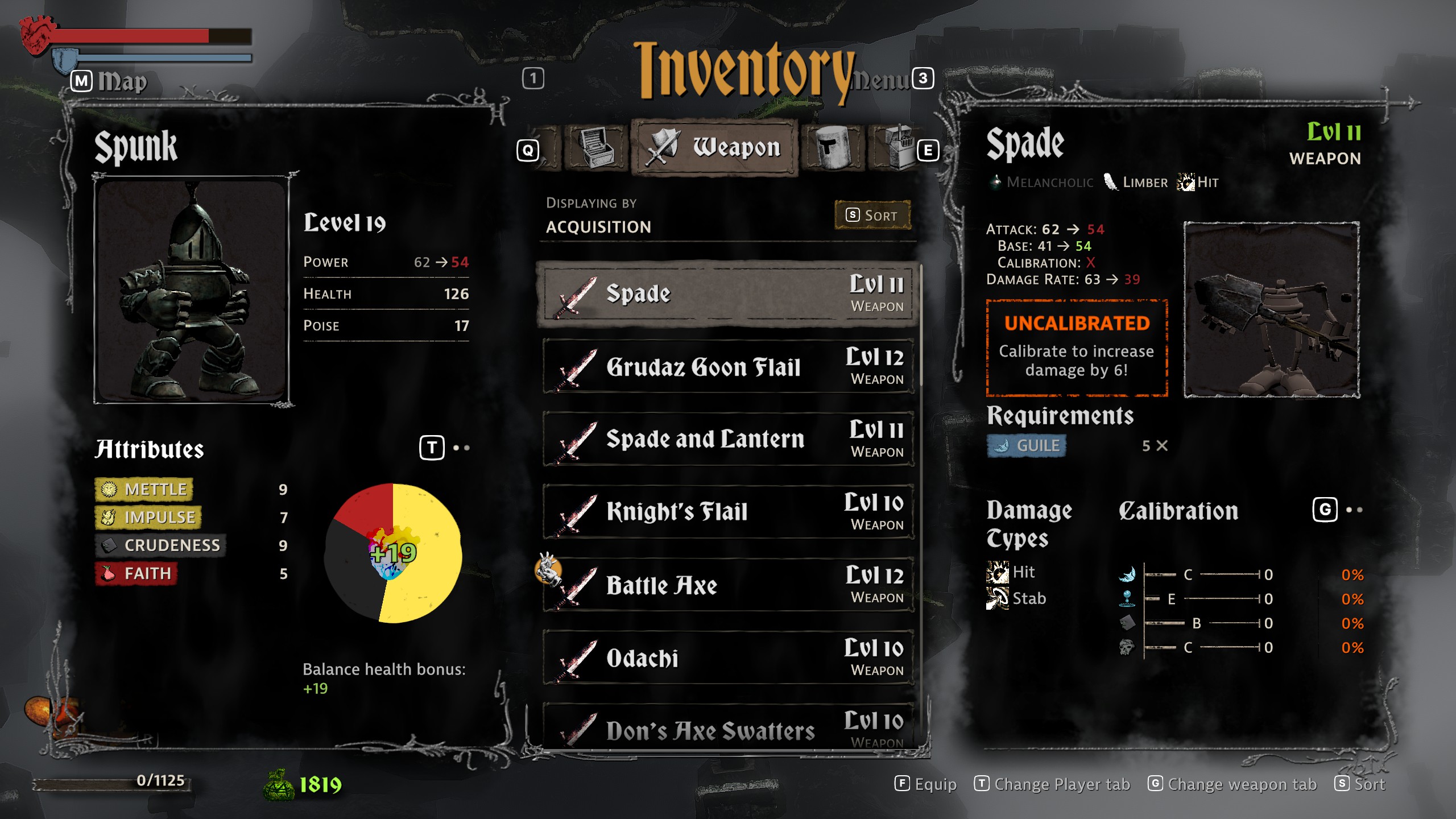Select the Faith attribute
Screen dimensions: 1456x819
coord(136,573)
